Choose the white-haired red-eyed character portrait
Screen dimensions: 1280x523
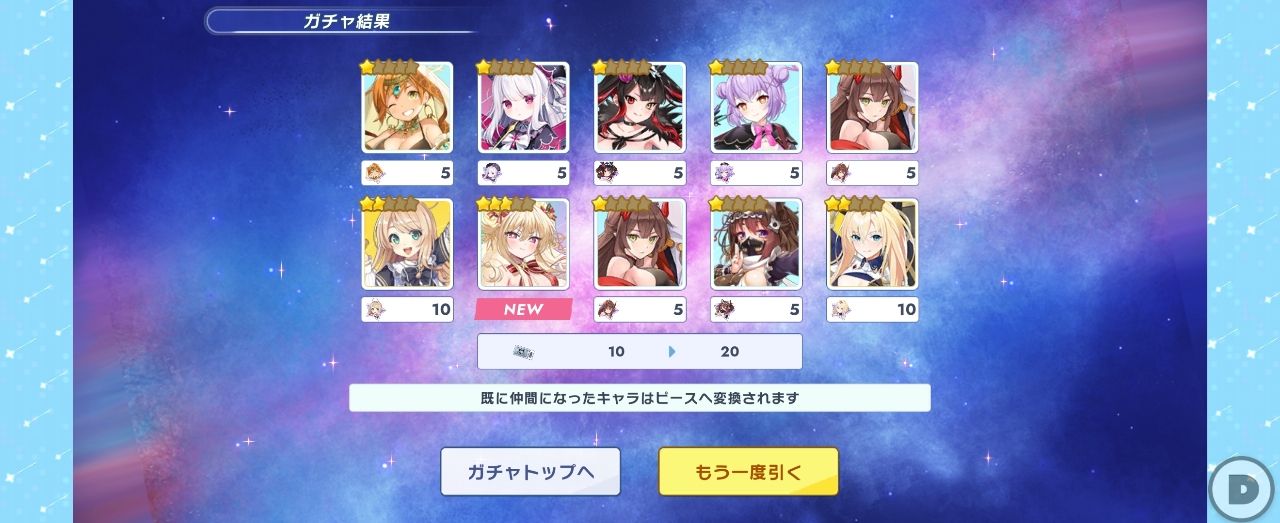click(x=524, y=107)
